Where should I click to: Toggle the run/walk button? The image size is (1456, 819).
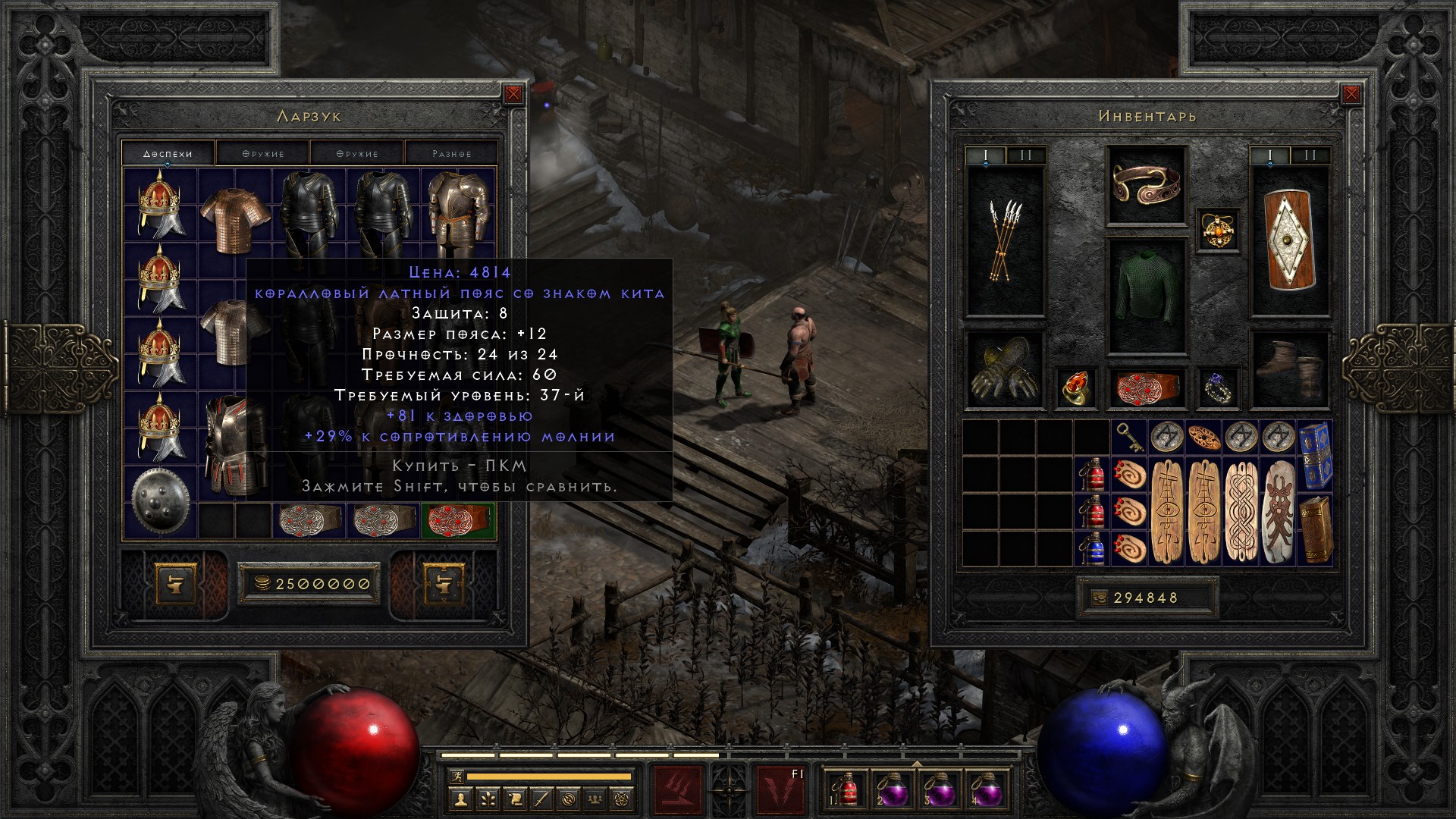[x=456, y=777]
